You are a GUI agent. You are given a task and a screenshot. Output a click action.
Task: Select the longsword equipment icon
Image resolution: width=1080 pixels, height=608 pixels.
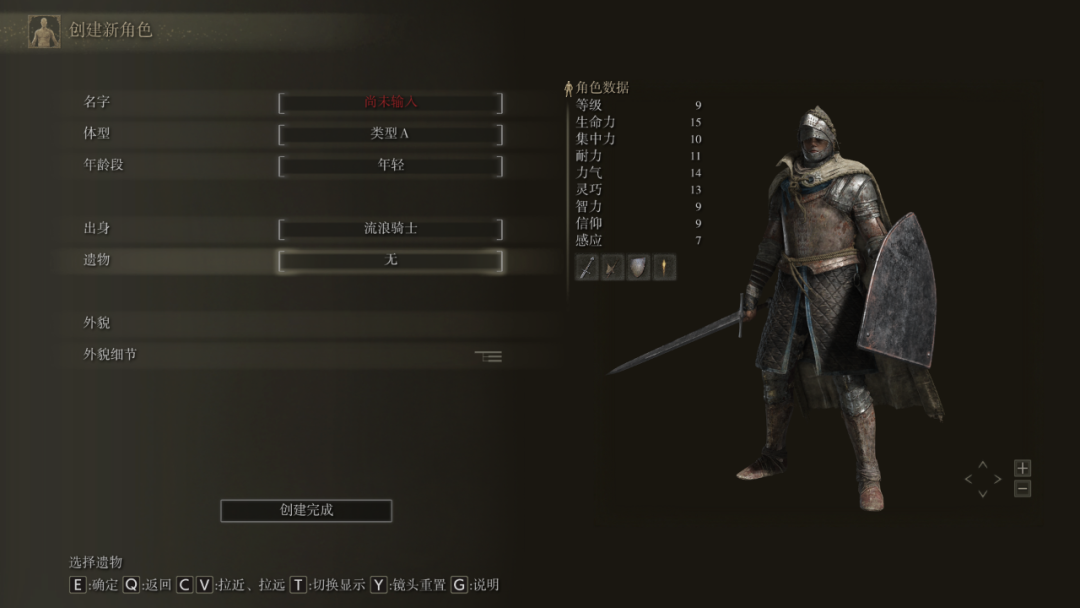587,267
